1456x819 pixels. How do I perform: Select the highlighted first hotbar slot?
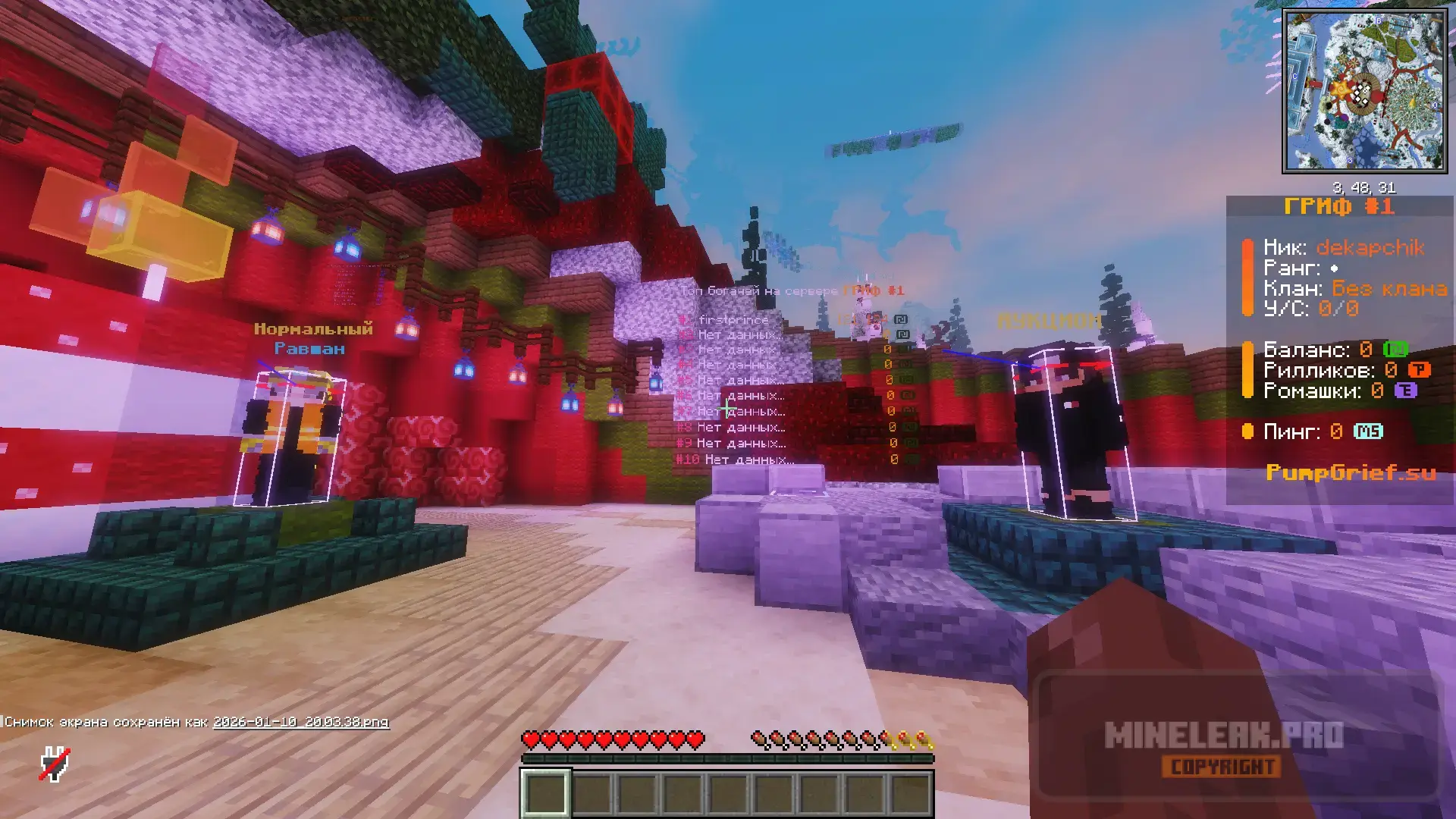[x=545, y=792]
